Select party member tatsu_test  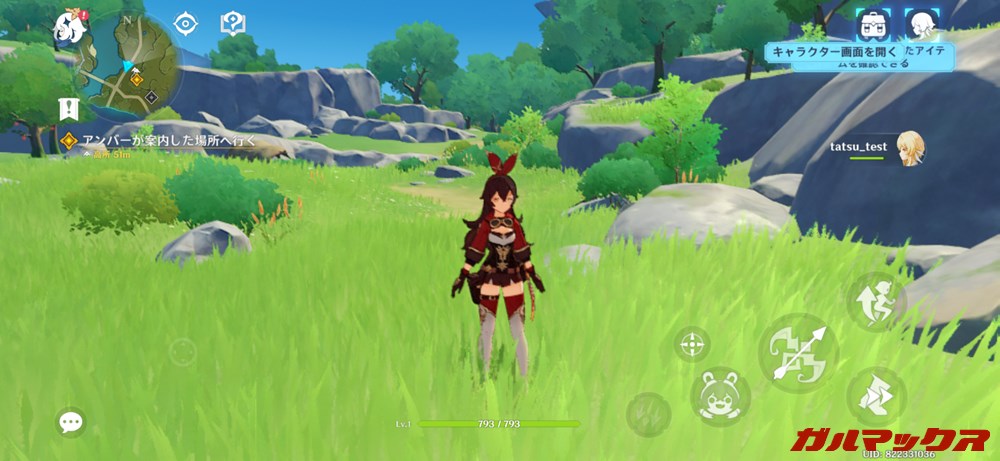point(909,148)
